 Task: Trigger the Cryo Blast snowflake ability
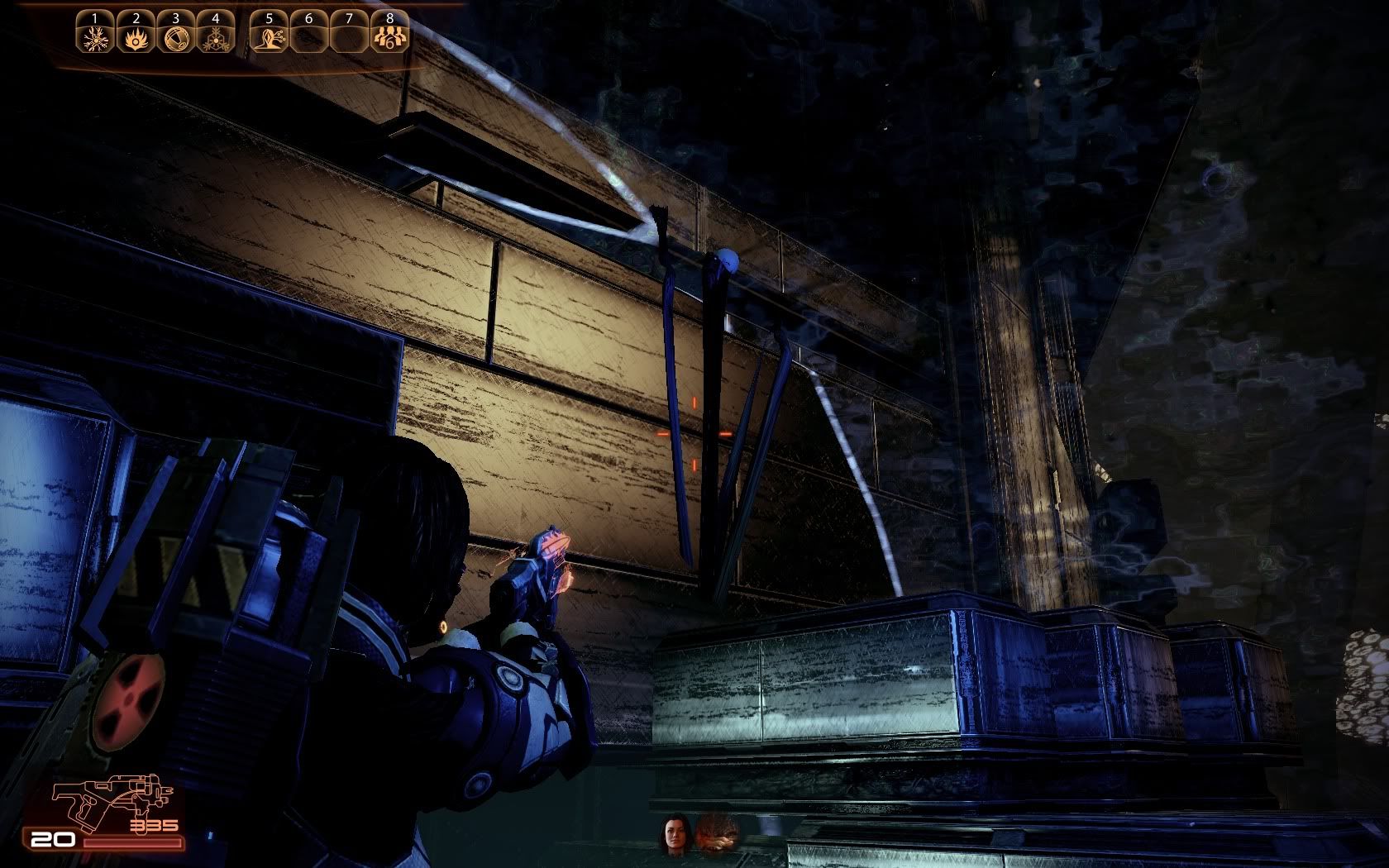point(216,38)
